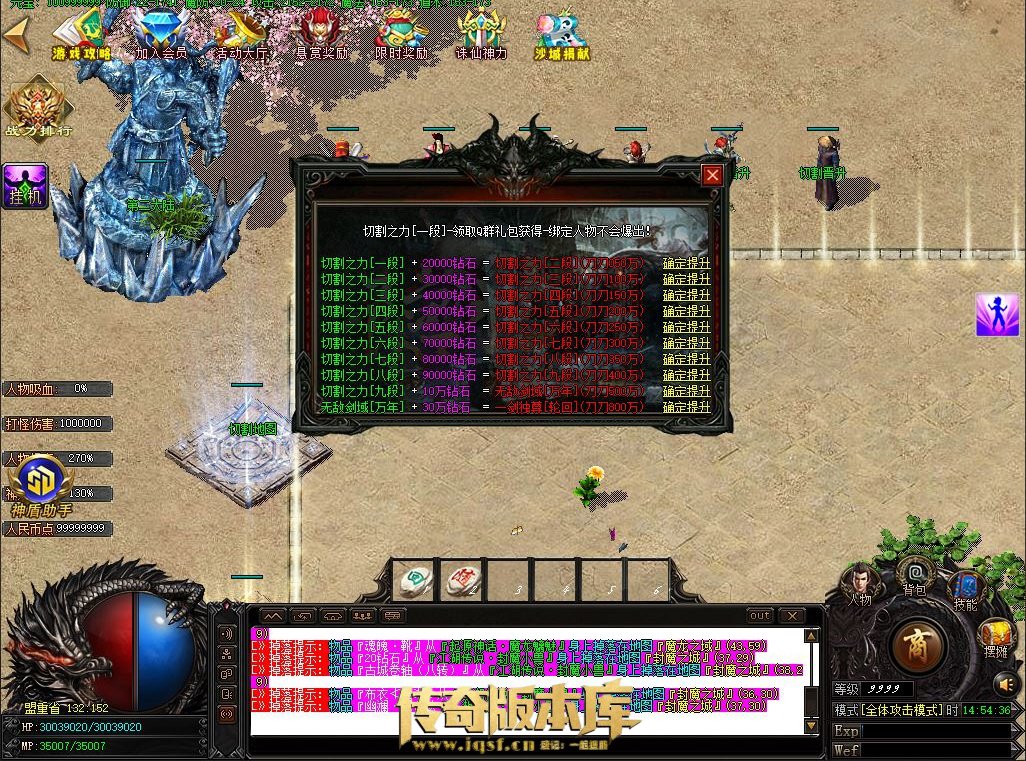Image resolution: width=1026 pixels, height=761 pixels.
Task: Open the 战力排行 power ranking
Action: click(39, 108)
